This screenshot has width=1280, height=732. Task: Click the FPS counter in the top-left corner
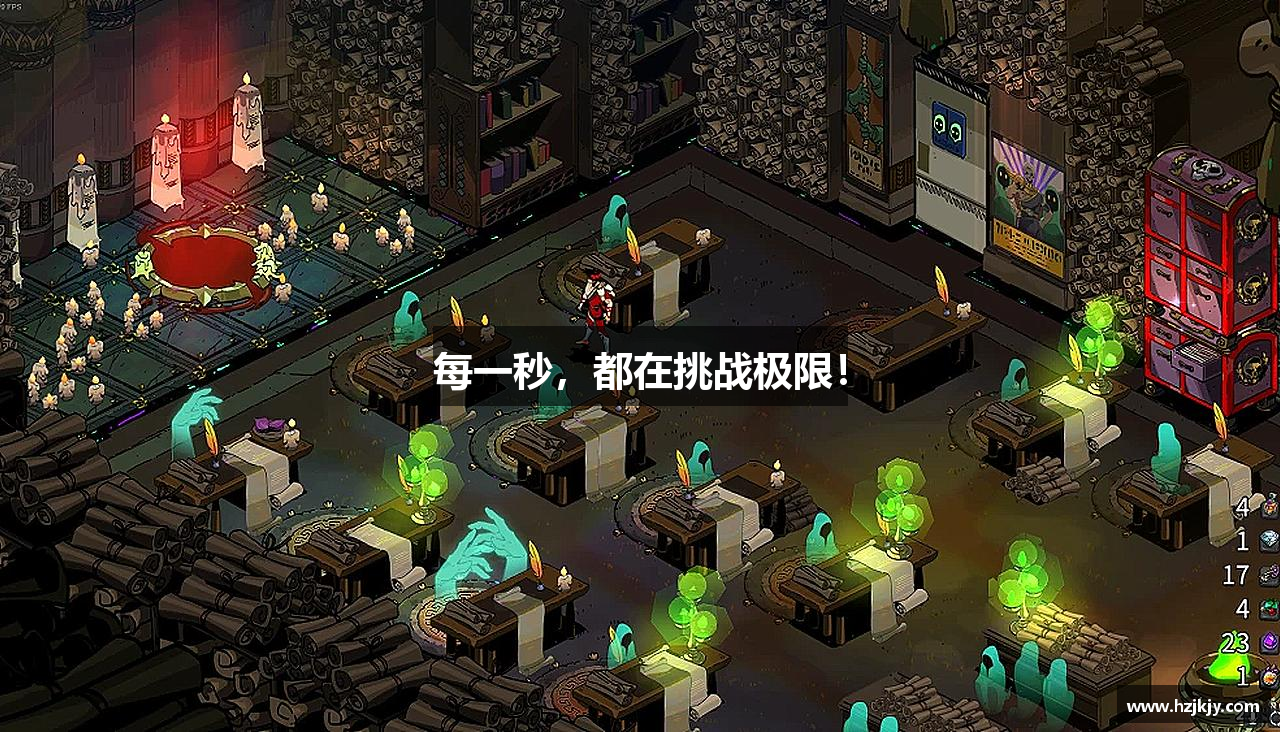[x=10, y=5]
